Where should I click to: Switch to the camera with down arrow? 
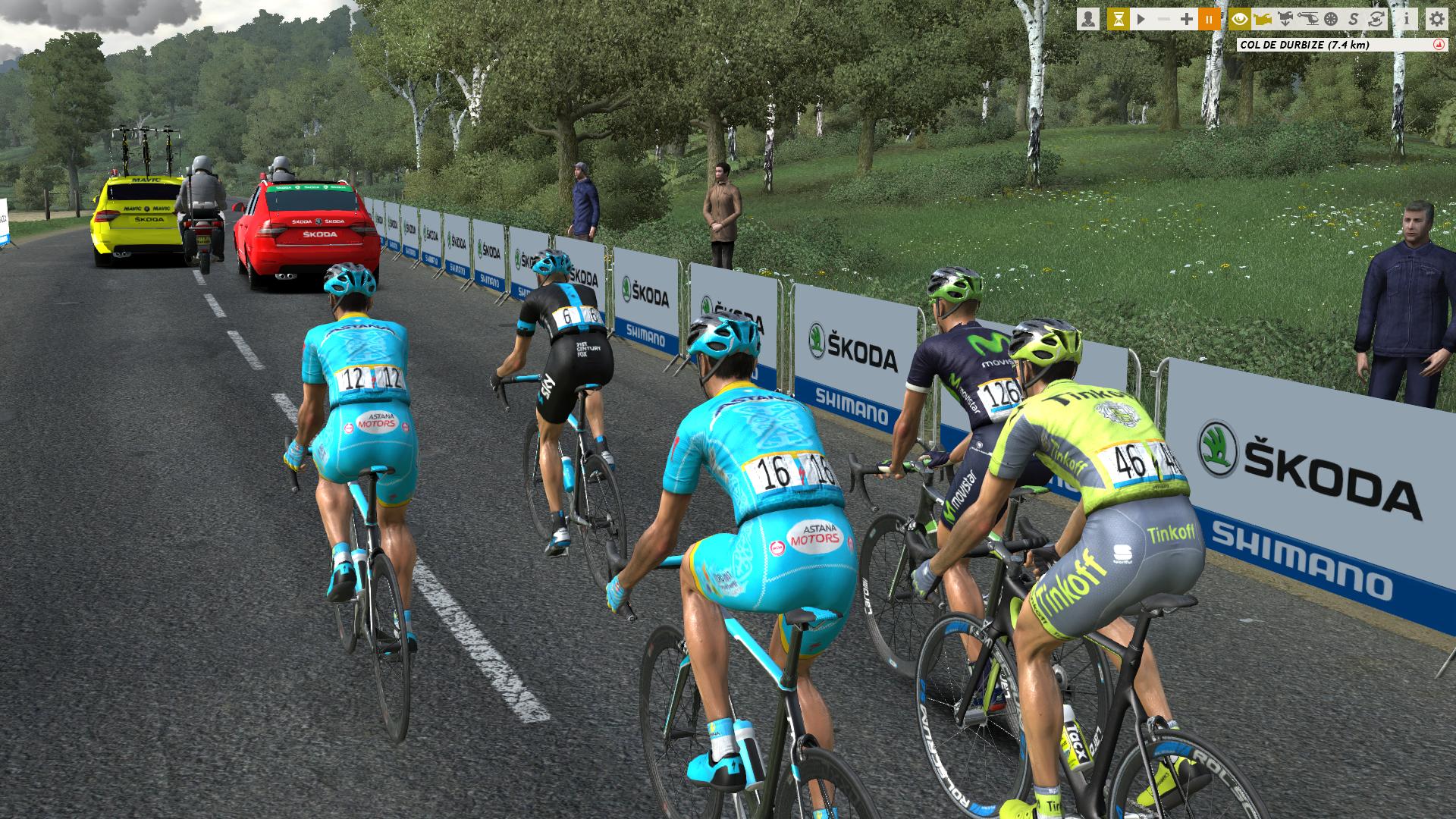(1285, 19)
